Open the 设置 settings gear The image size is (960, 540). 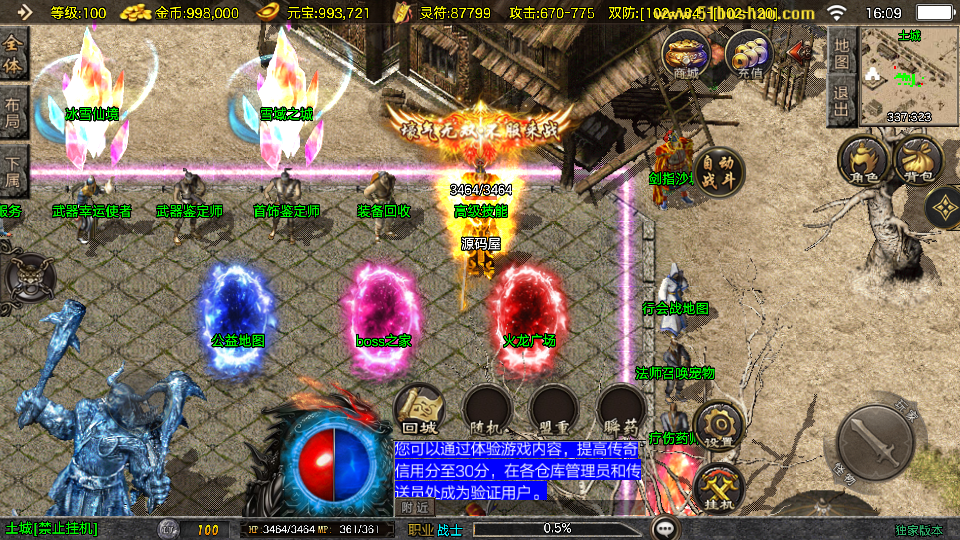718,426
